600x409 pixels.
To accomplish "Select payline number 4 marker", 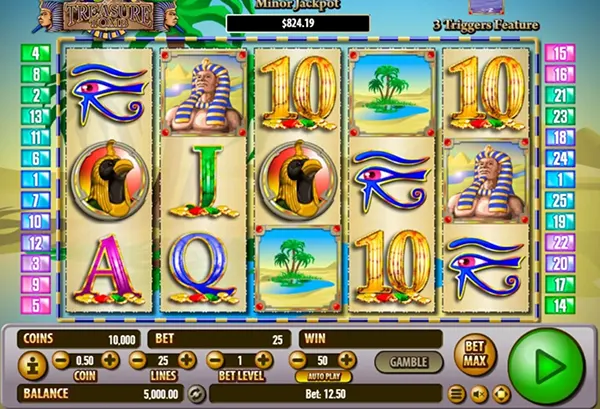I will (39, 53).
